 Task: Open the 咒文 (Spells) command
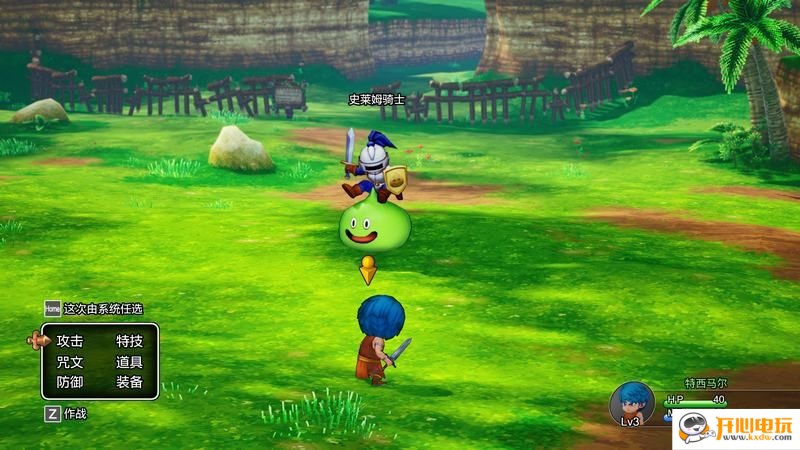[70, 361]
